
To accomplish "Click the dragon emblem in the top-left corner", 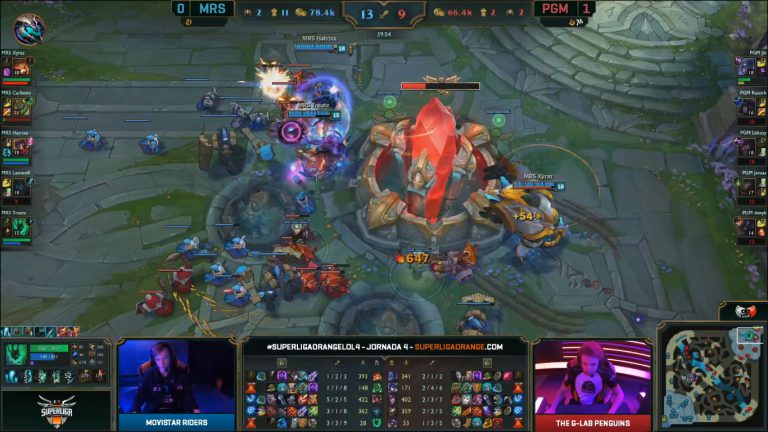I will point(29,28).
